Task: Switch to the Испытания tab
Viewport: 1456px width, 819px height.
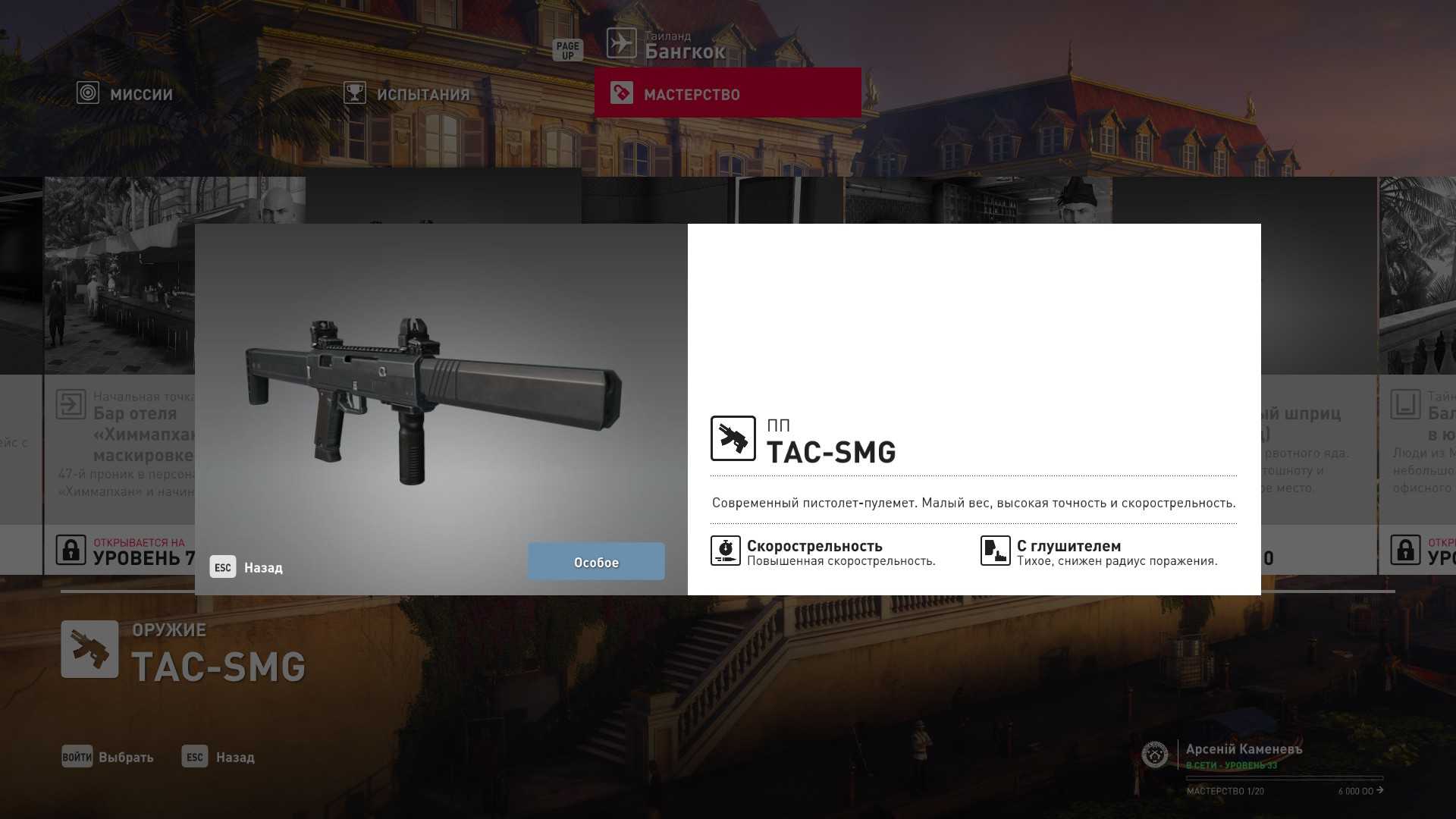Action: (407, 94)
